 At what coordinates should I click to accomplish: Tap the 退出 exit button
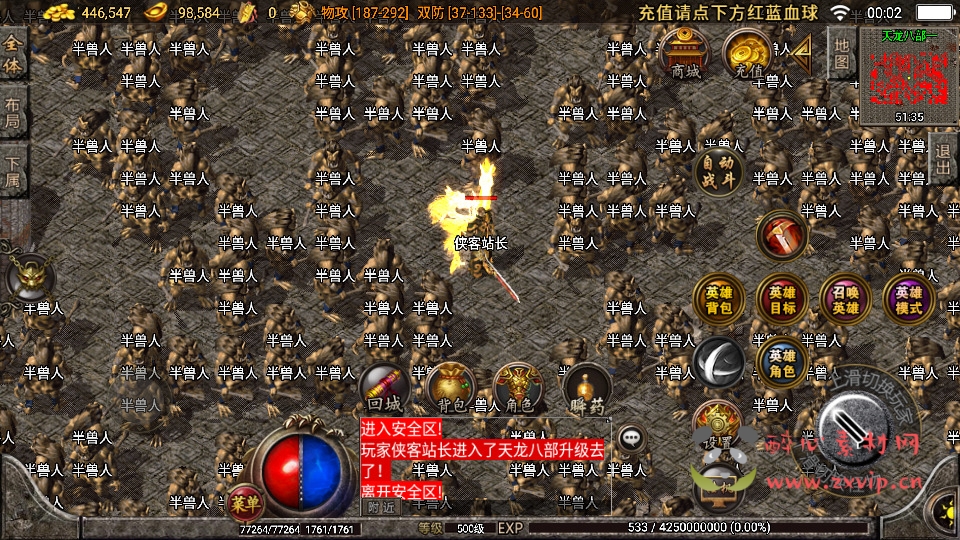pyautogui.click(x=943, y=161)
